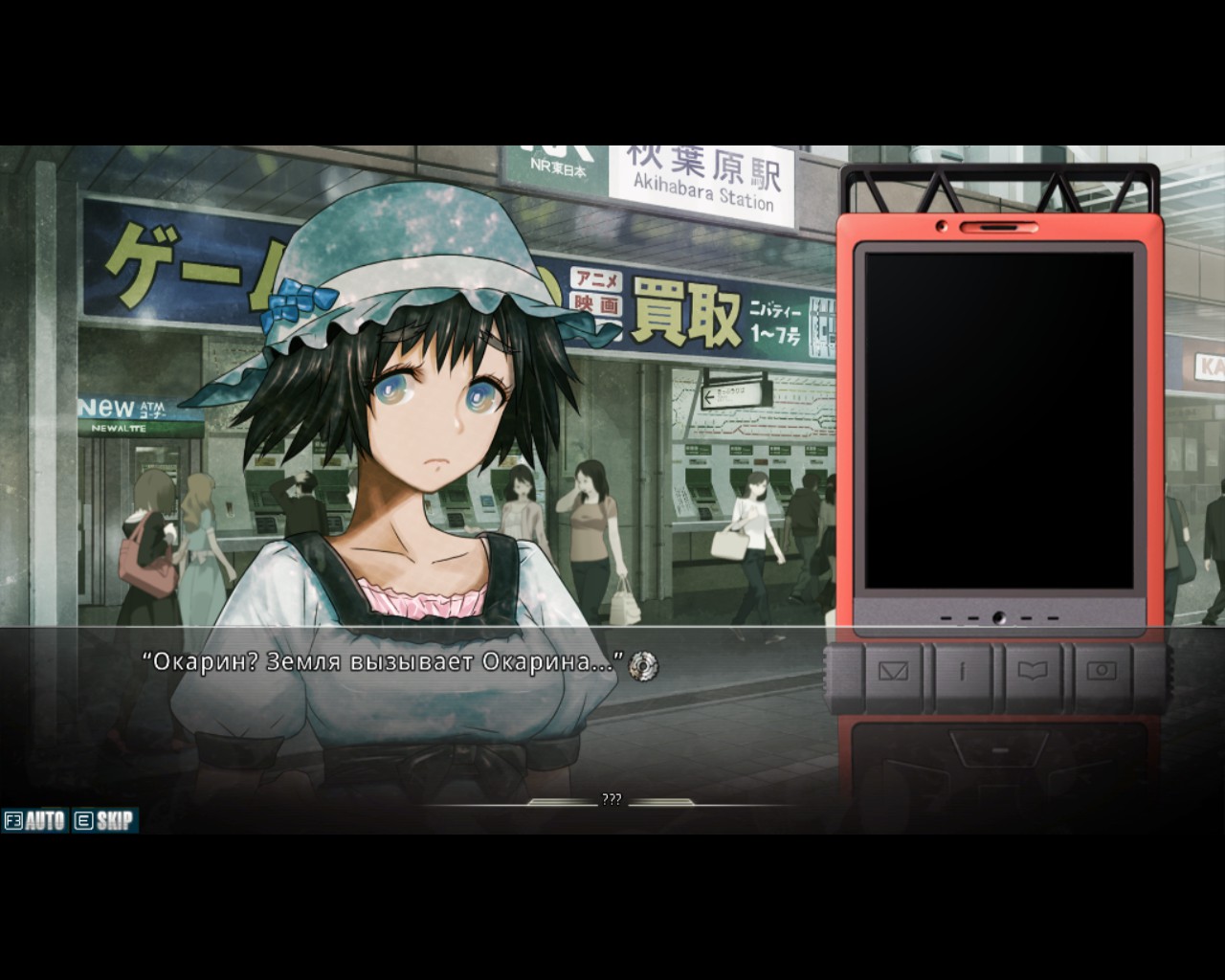Viewport: 1225px width, 980px height.
Task: Select the phone's camera button
Action: 1102,671
